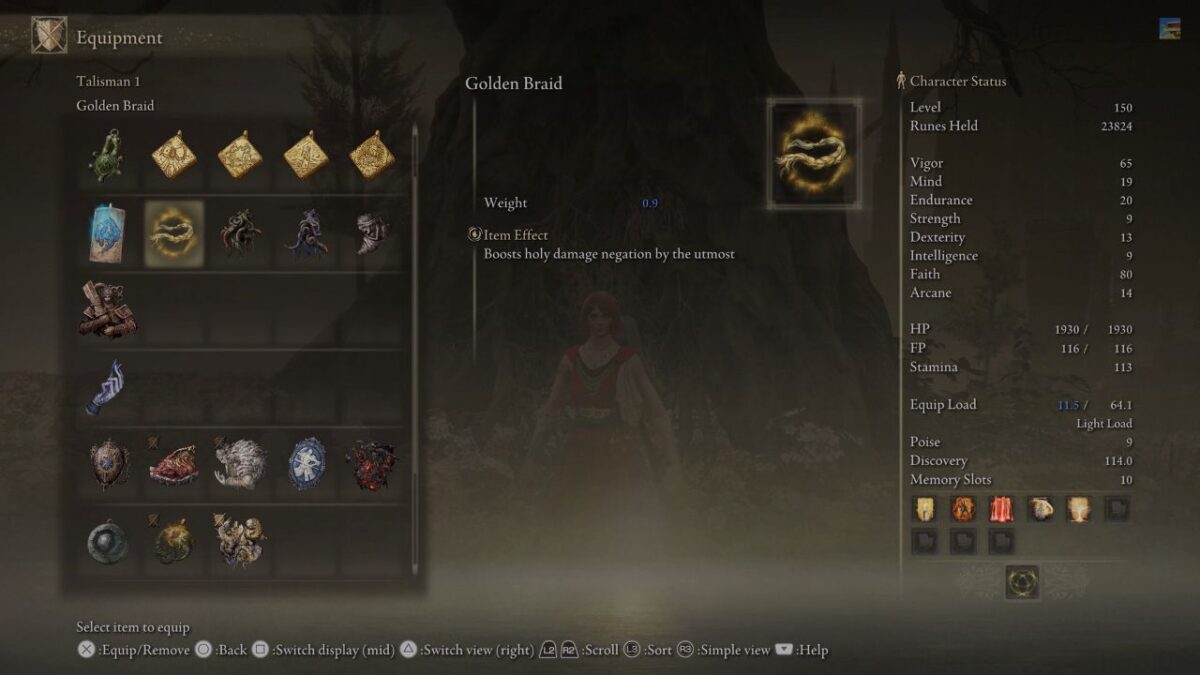This screenshot has height=675, width=1200.
Task: Select the bandaged horn talisman
Action: [x=372, y=233]
